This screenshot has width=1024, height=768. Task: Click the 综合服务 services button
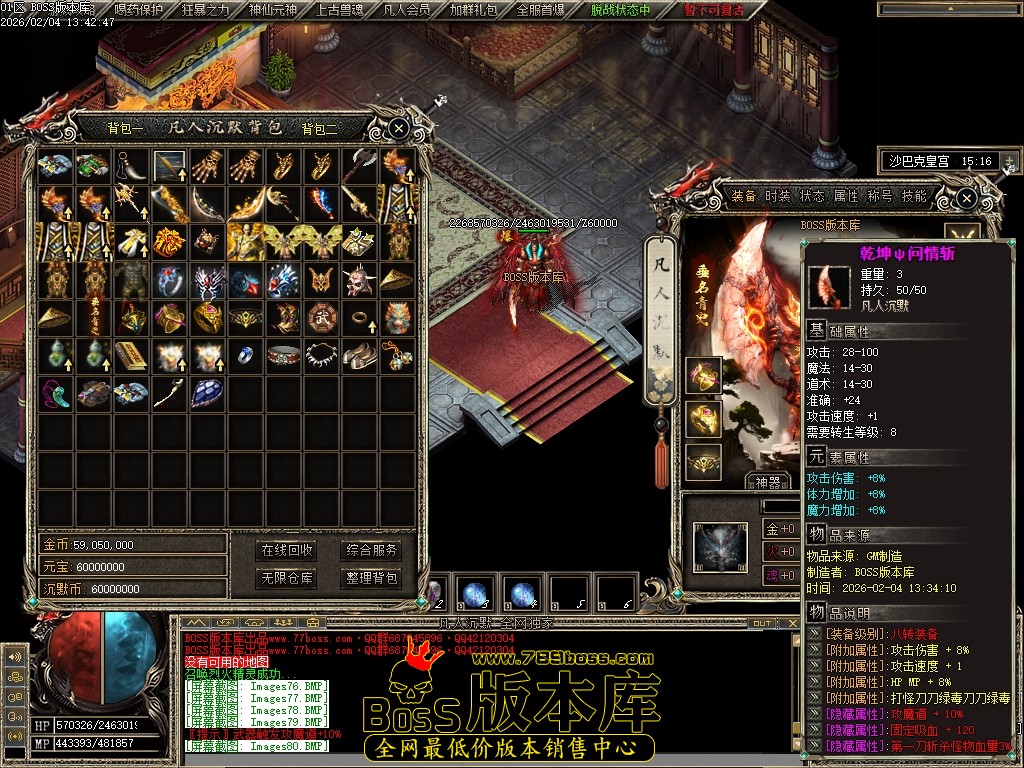(371, 550)
